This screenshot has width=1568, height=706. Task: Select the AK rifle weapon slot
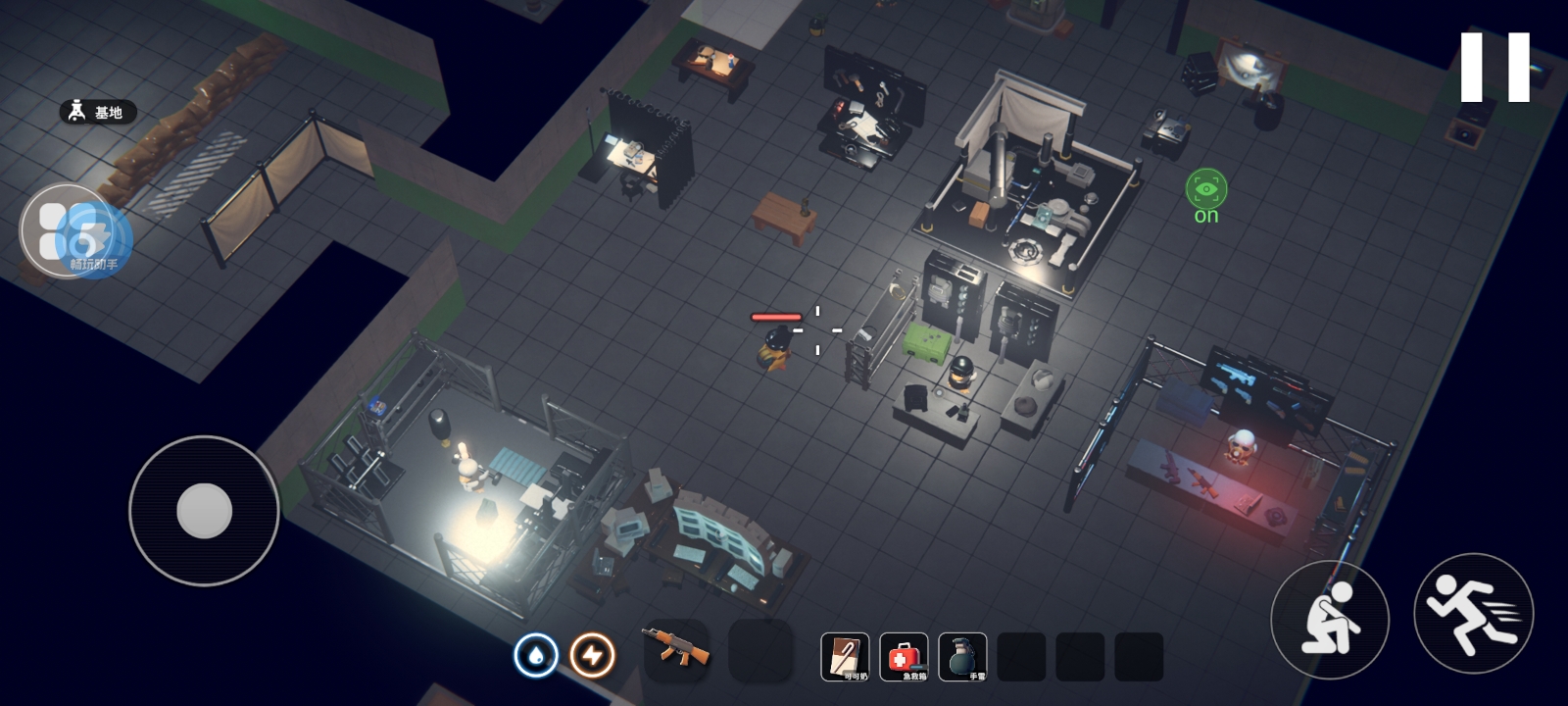click(675, 651)
